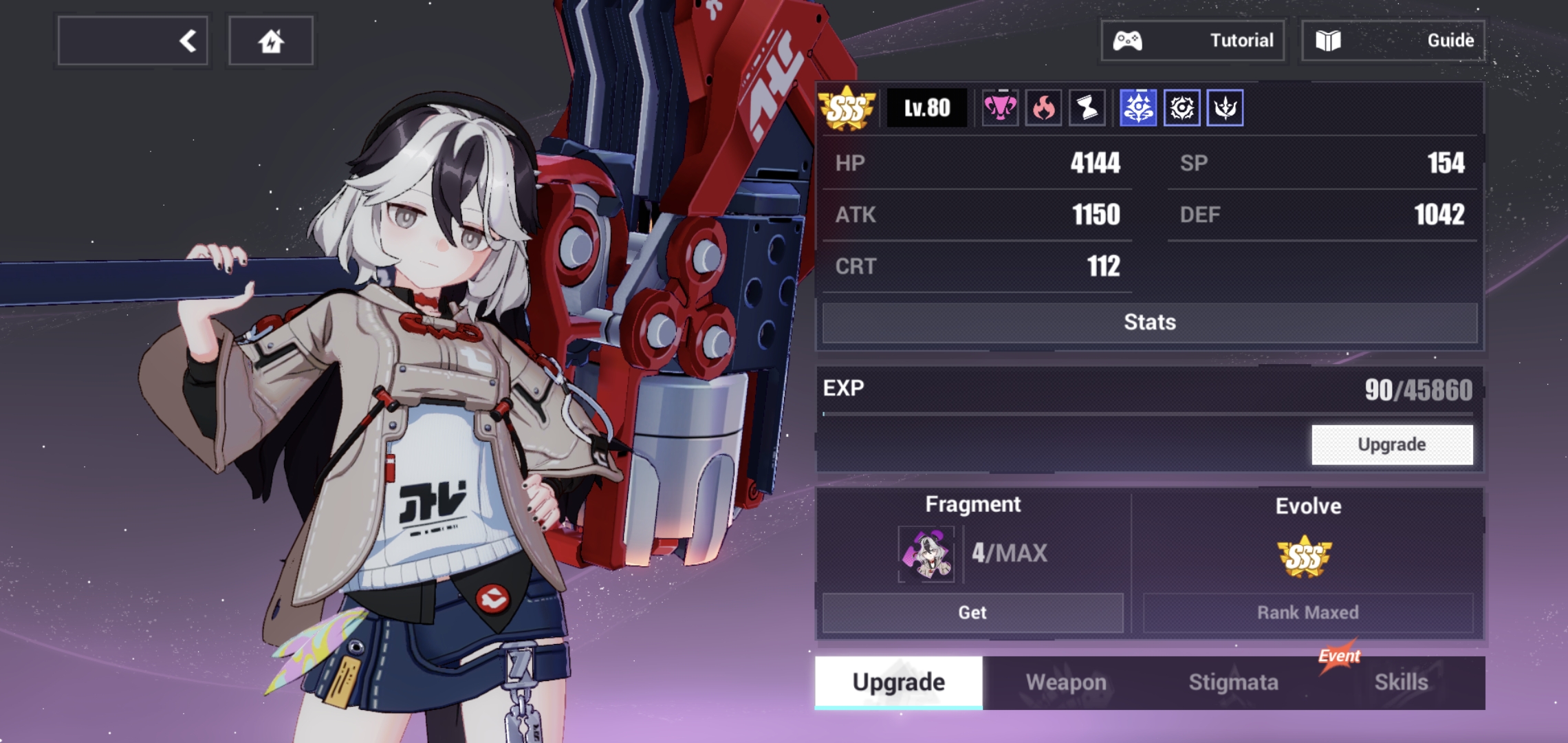Screen dimensions: 1568x743
Task: Select the gear-shaped faction emblem
Action: pyautogui.click(x=1183, y=107)
